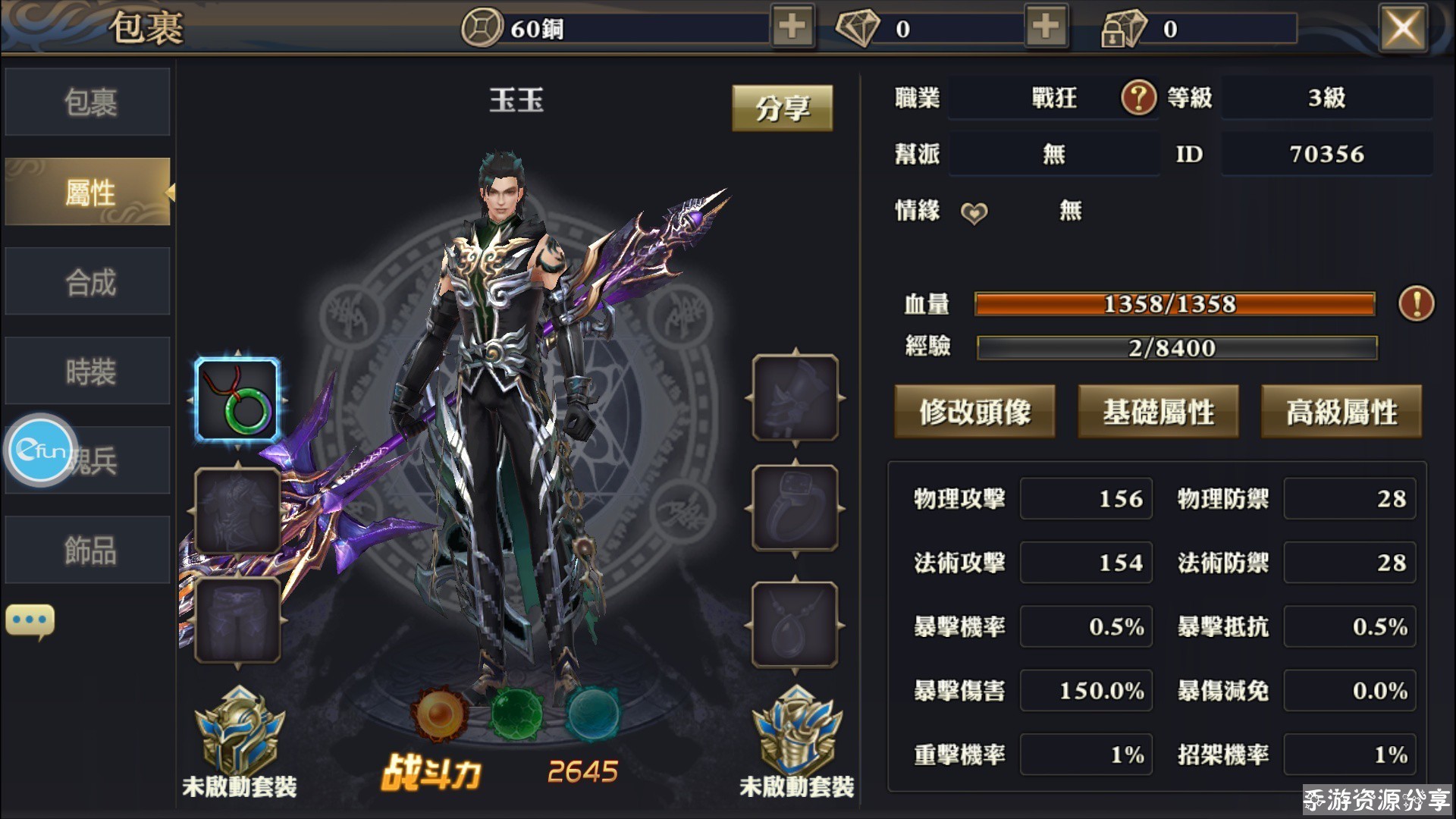Select the equipped green jade ring slot

tap(238, 400)
